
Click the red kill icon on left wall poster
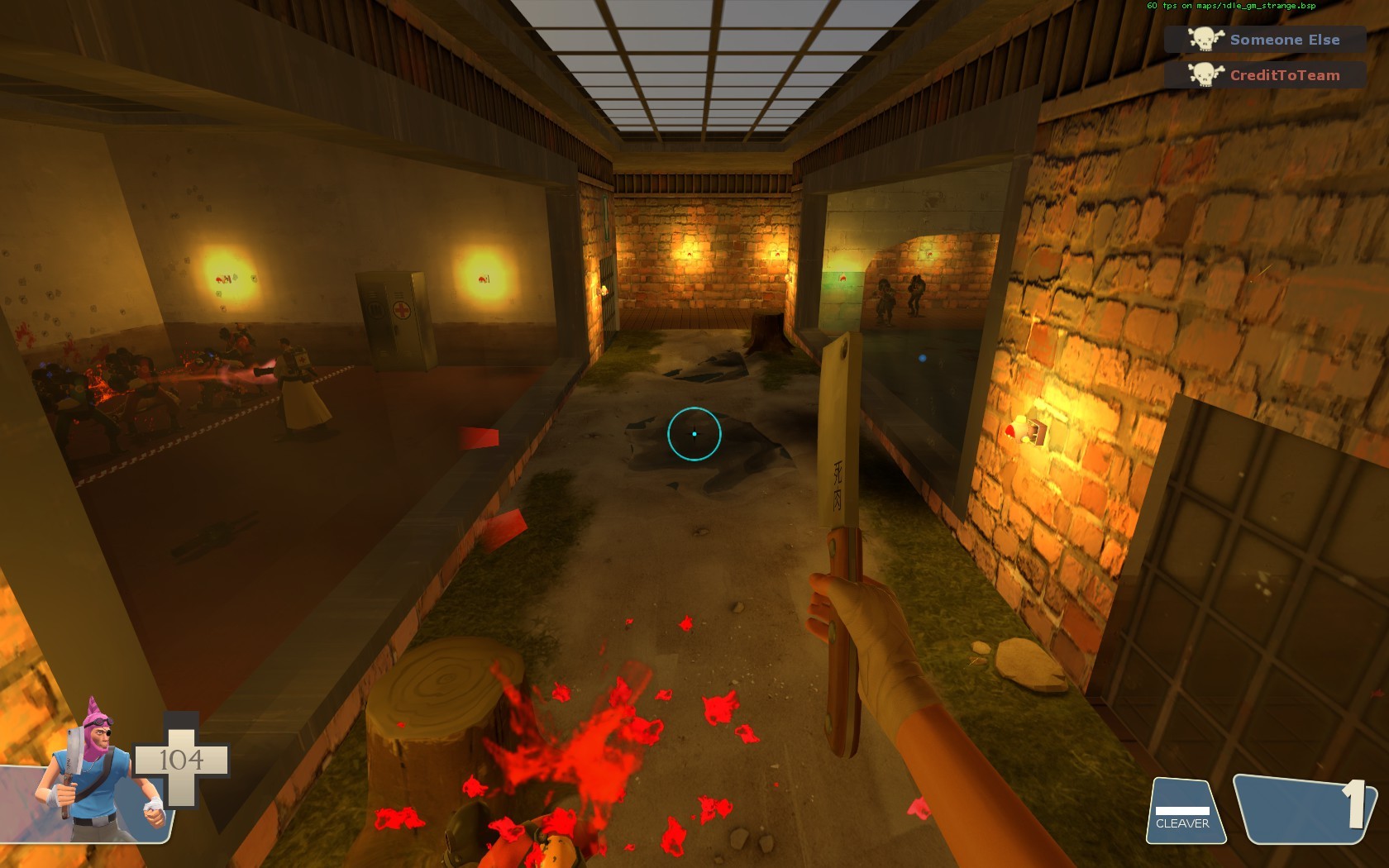222,279
